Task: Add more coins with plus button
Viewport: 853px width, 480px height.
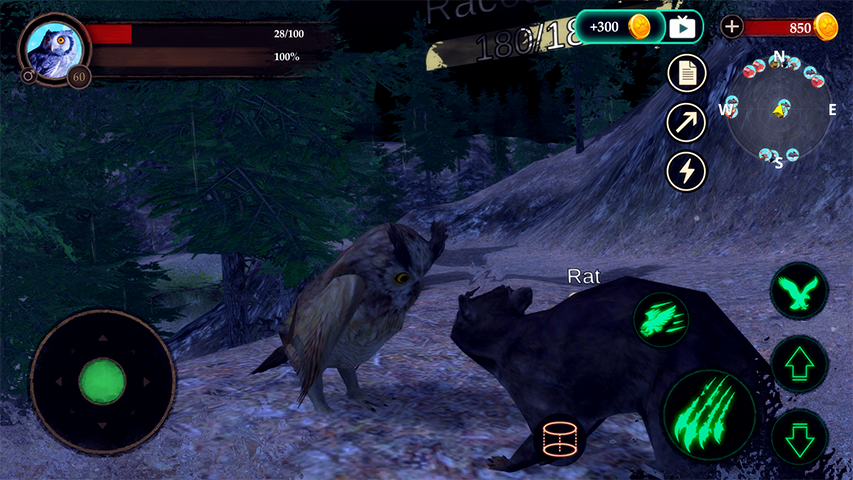Action: pyautogui.click(x=732, y=27)
